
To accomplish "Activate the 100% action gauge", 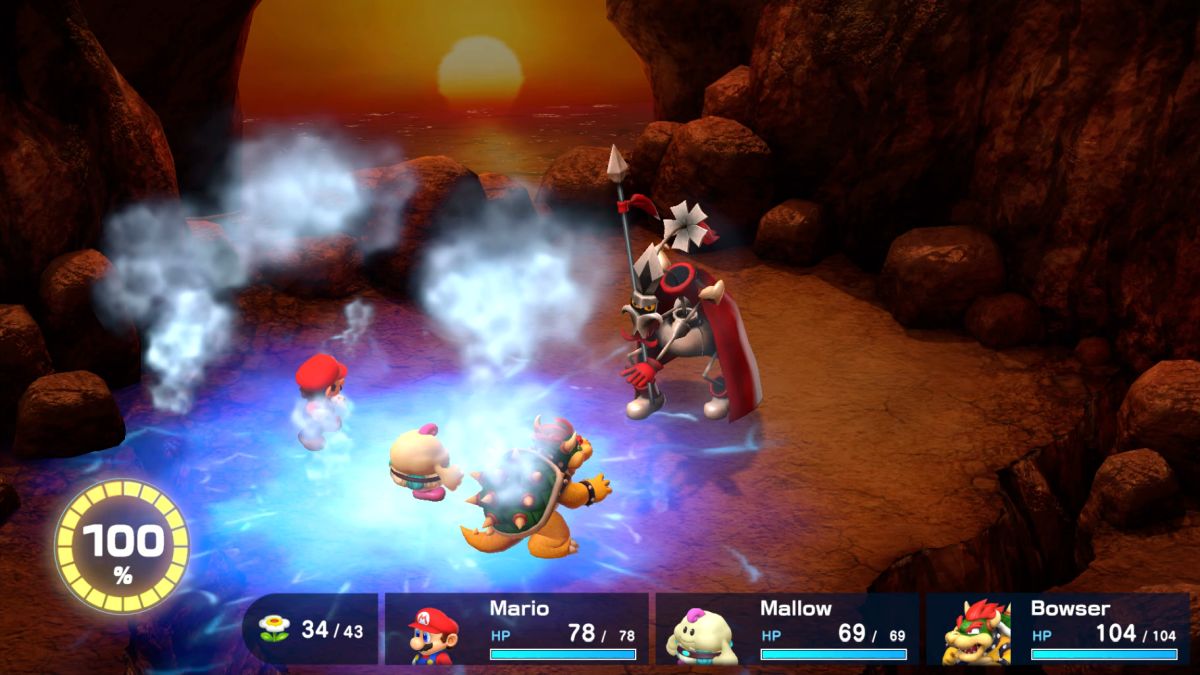I will coord(121,546).
